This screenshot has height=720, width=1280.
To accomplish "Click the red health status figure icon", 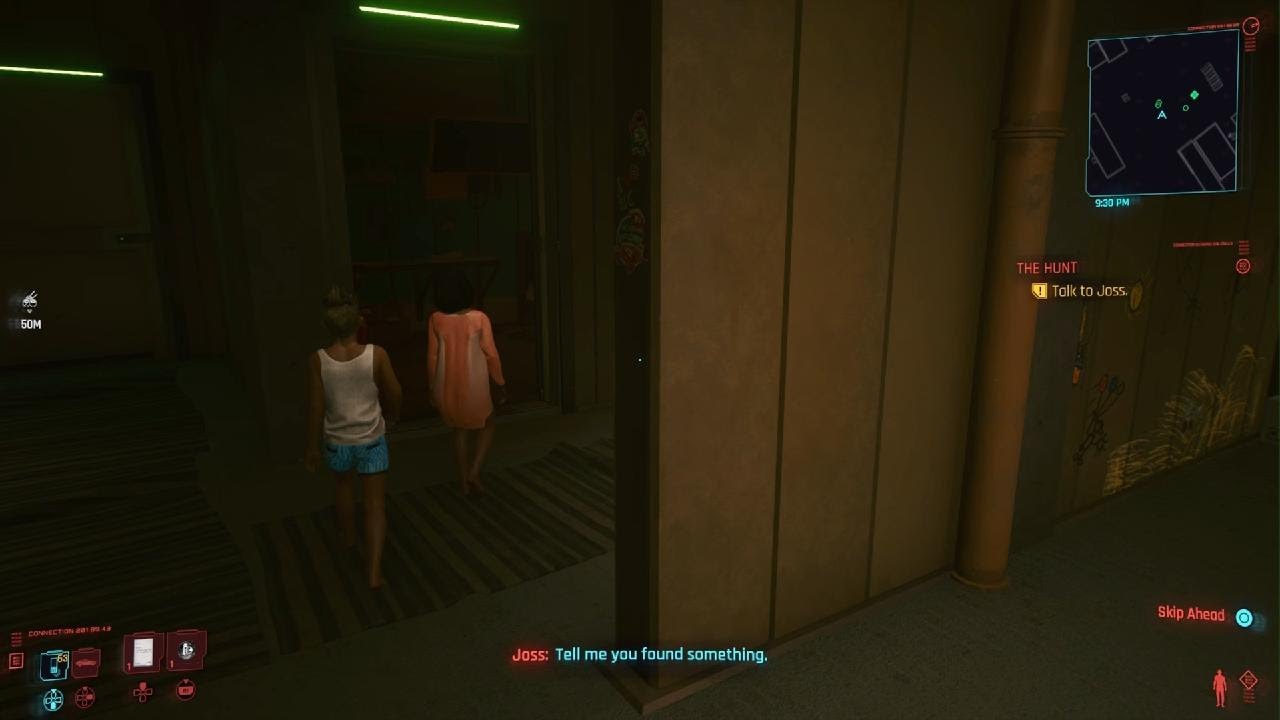I will (1219, 687).
